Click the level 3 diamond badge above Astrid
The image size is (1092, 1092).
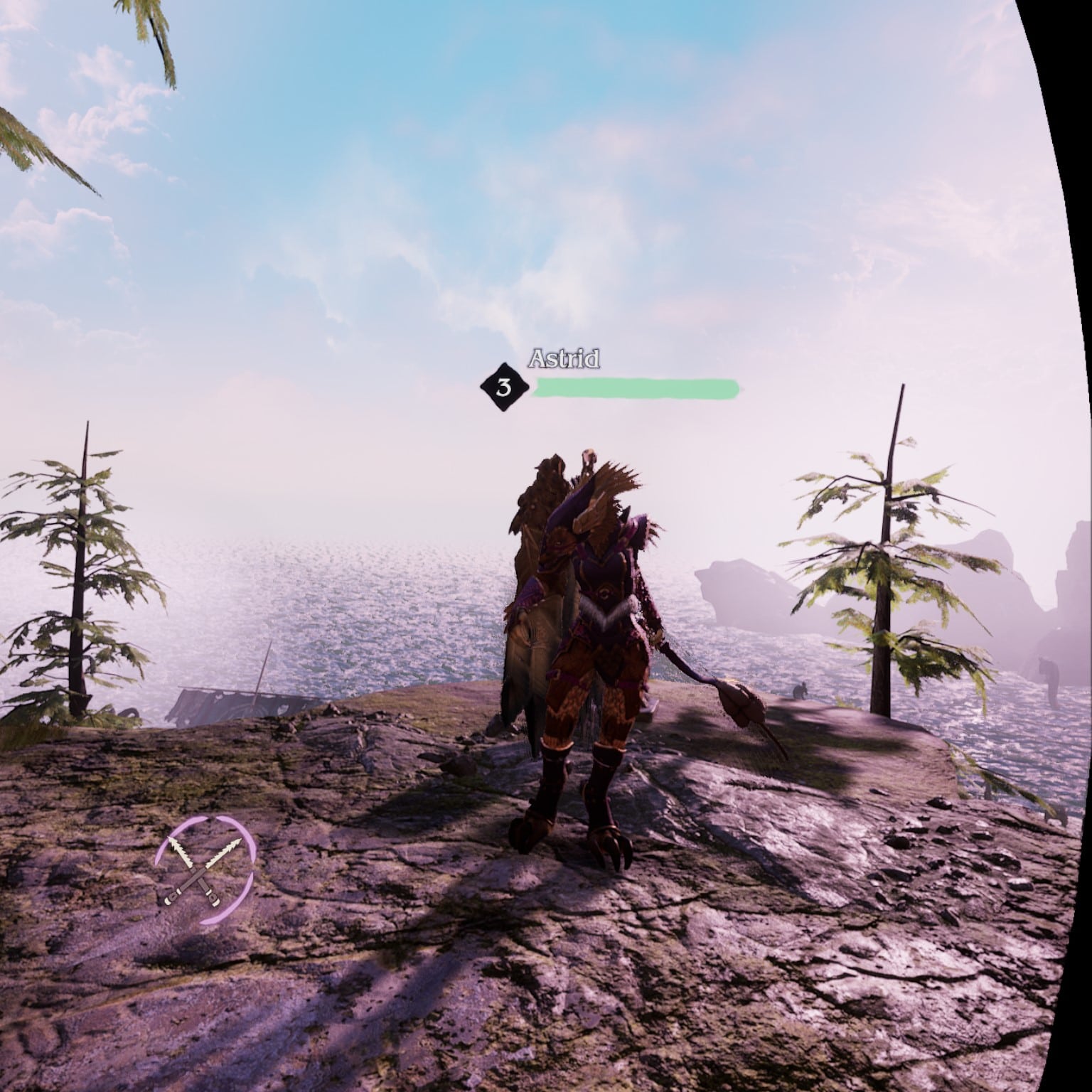click(505, 387)
